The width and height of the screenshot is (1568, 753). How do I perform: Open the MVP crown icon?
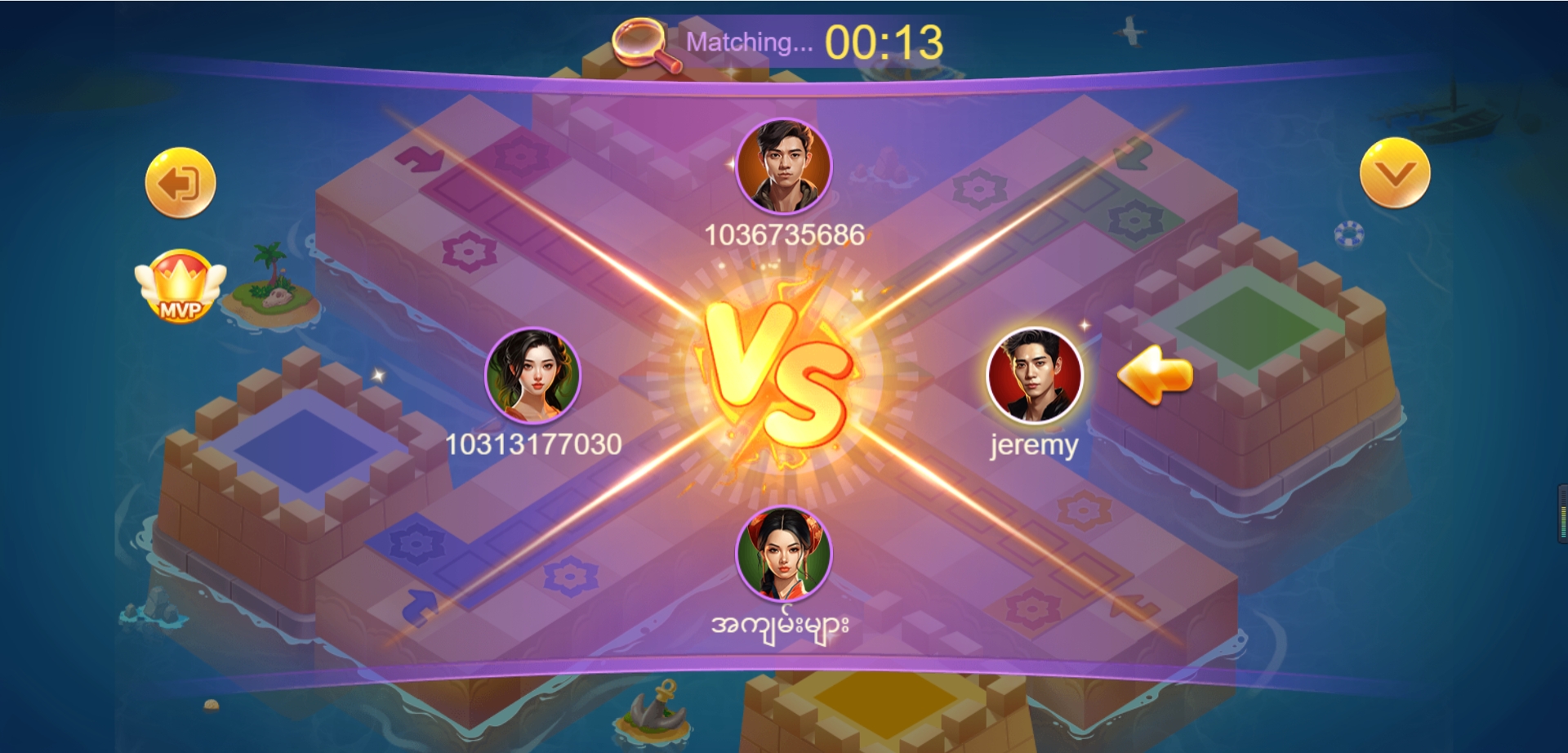pos(180,286)
